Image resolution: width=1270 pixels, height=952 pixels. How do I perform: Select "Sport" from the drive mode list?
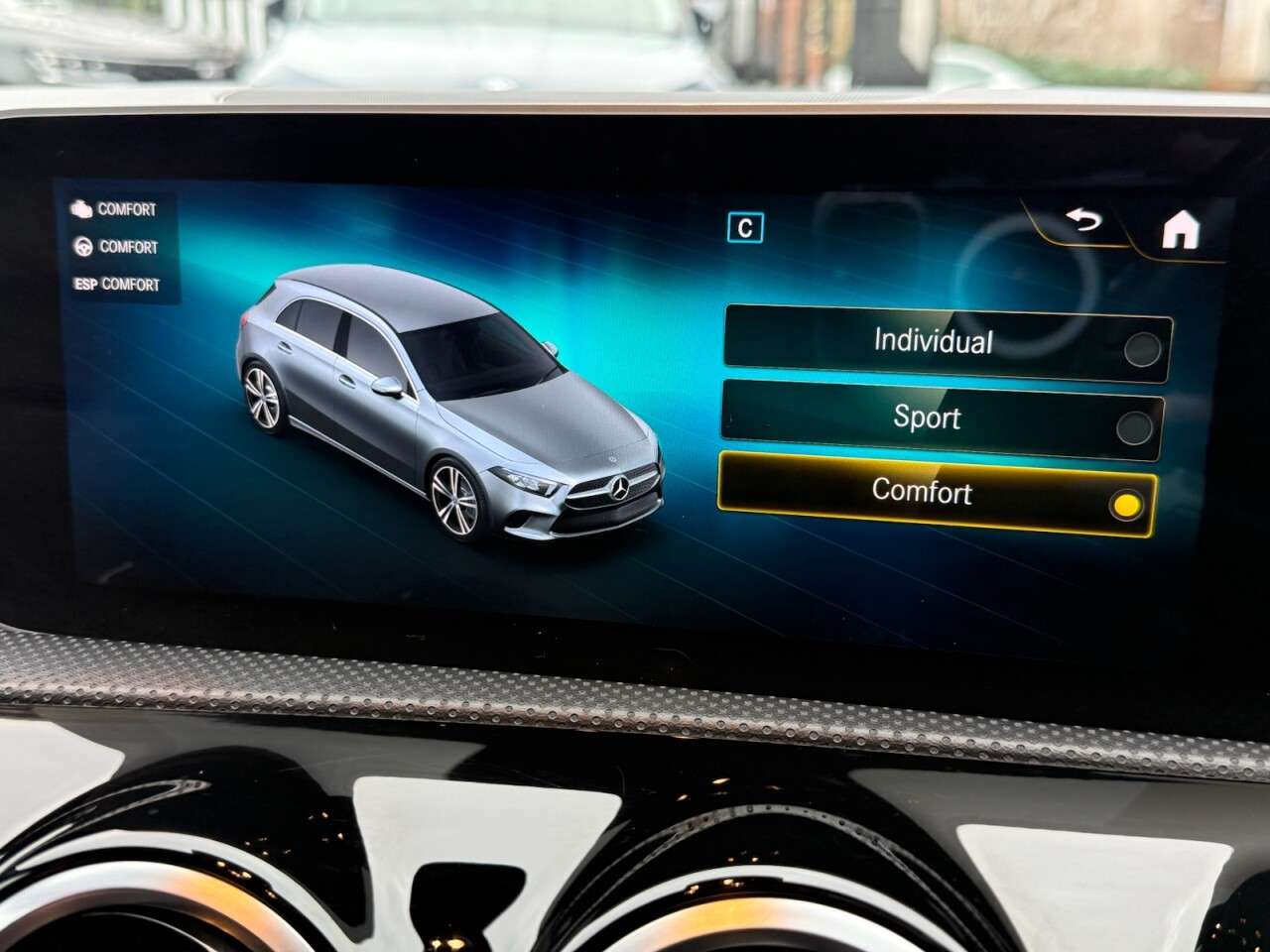(931, 418)
